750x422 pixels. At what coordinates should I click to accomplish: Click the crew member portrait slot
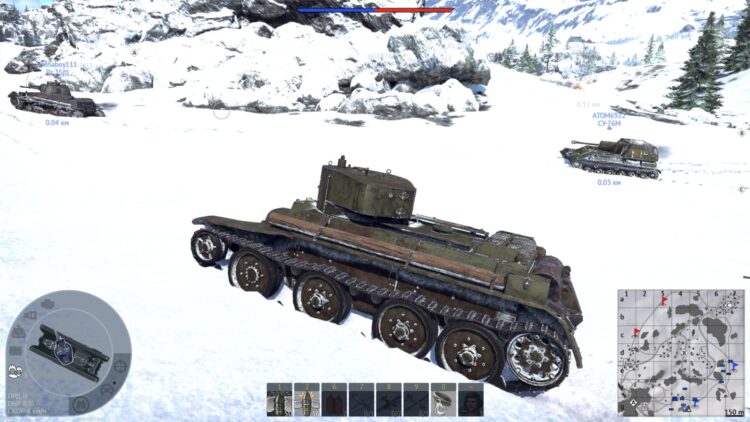click(x=470, y=400)
